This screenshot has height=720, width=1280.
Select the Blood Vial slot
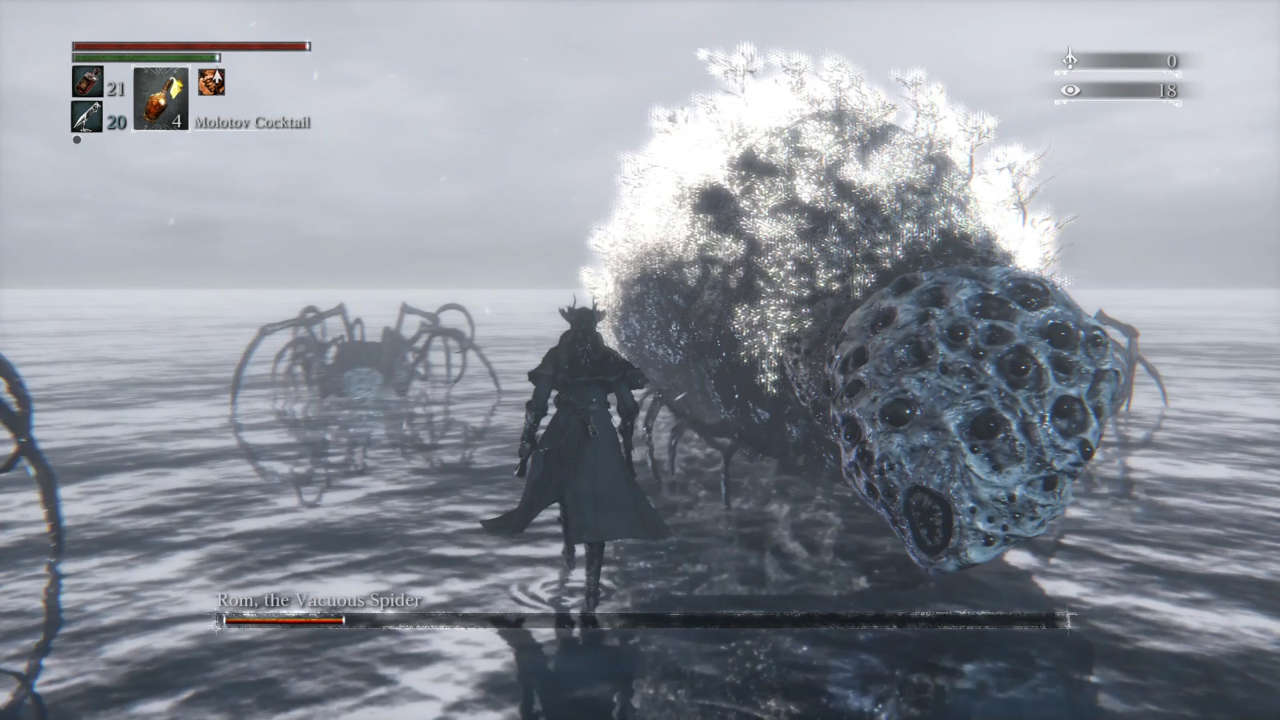[87, 82]
